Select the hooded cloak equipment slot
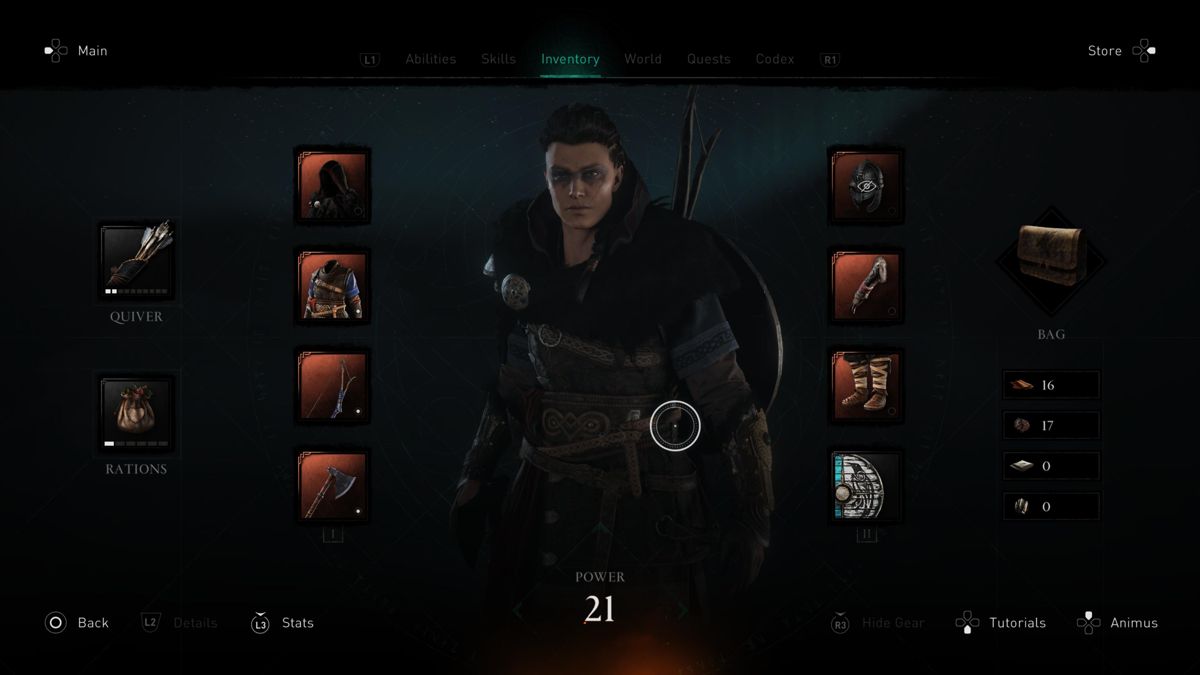Image resolution: width=1200 pixels, height=675 pixels. 333,185
